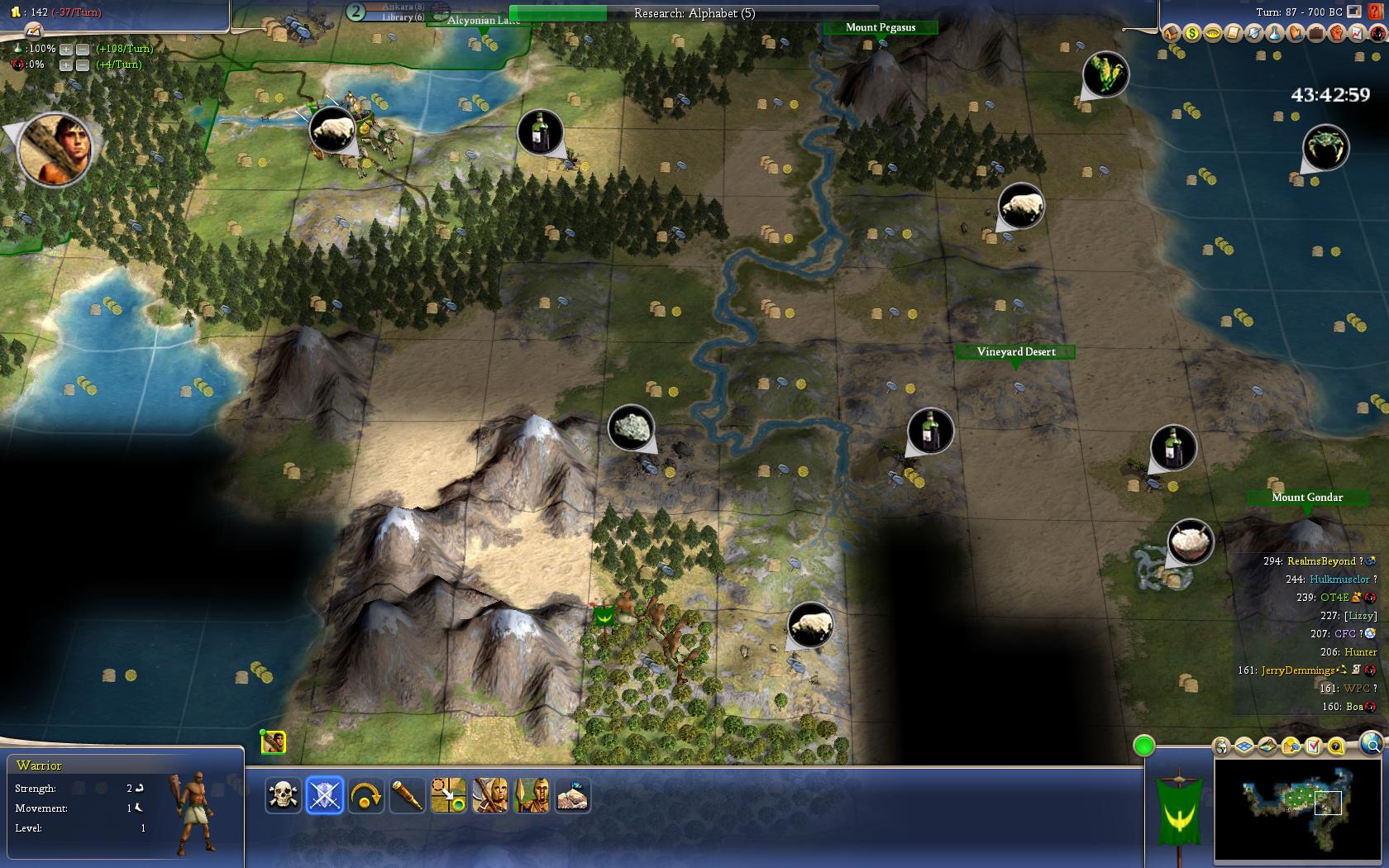Choose the skip turn curved arrow action

coord(366,795)
